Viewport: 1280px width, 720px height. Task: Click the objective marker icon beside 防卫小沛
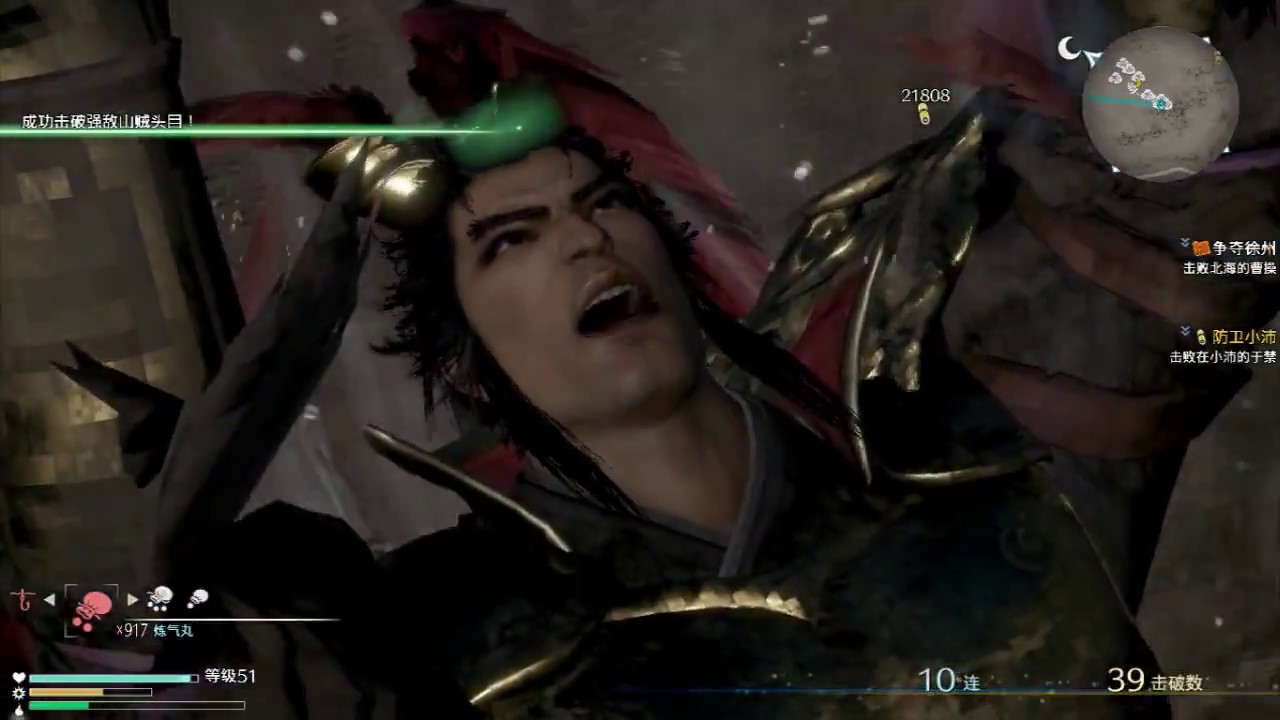[x=1203, y=337]
